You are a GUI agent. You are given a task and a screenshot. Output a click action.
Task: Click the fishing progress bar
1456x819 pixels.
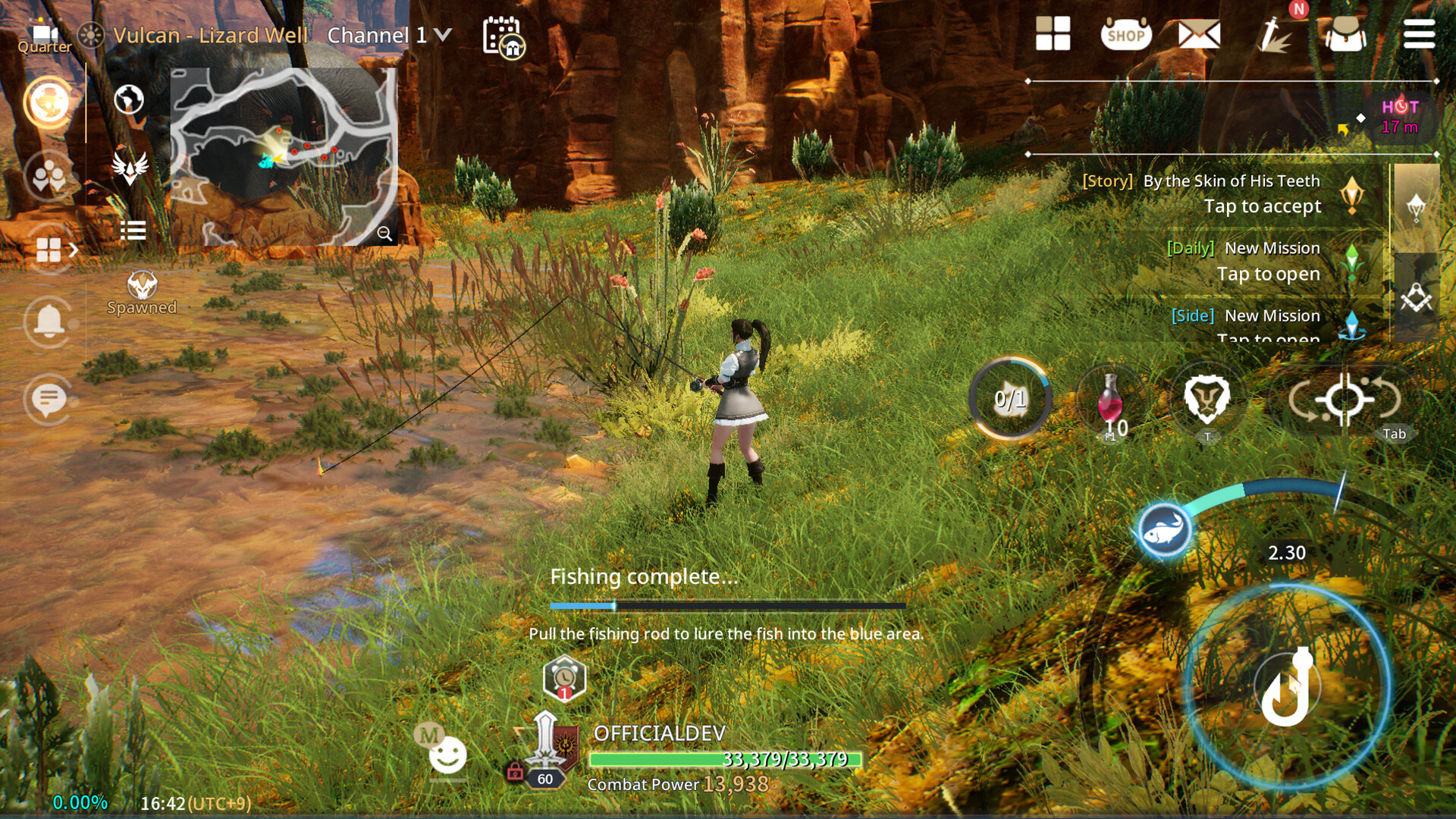(x=728, y=607)
